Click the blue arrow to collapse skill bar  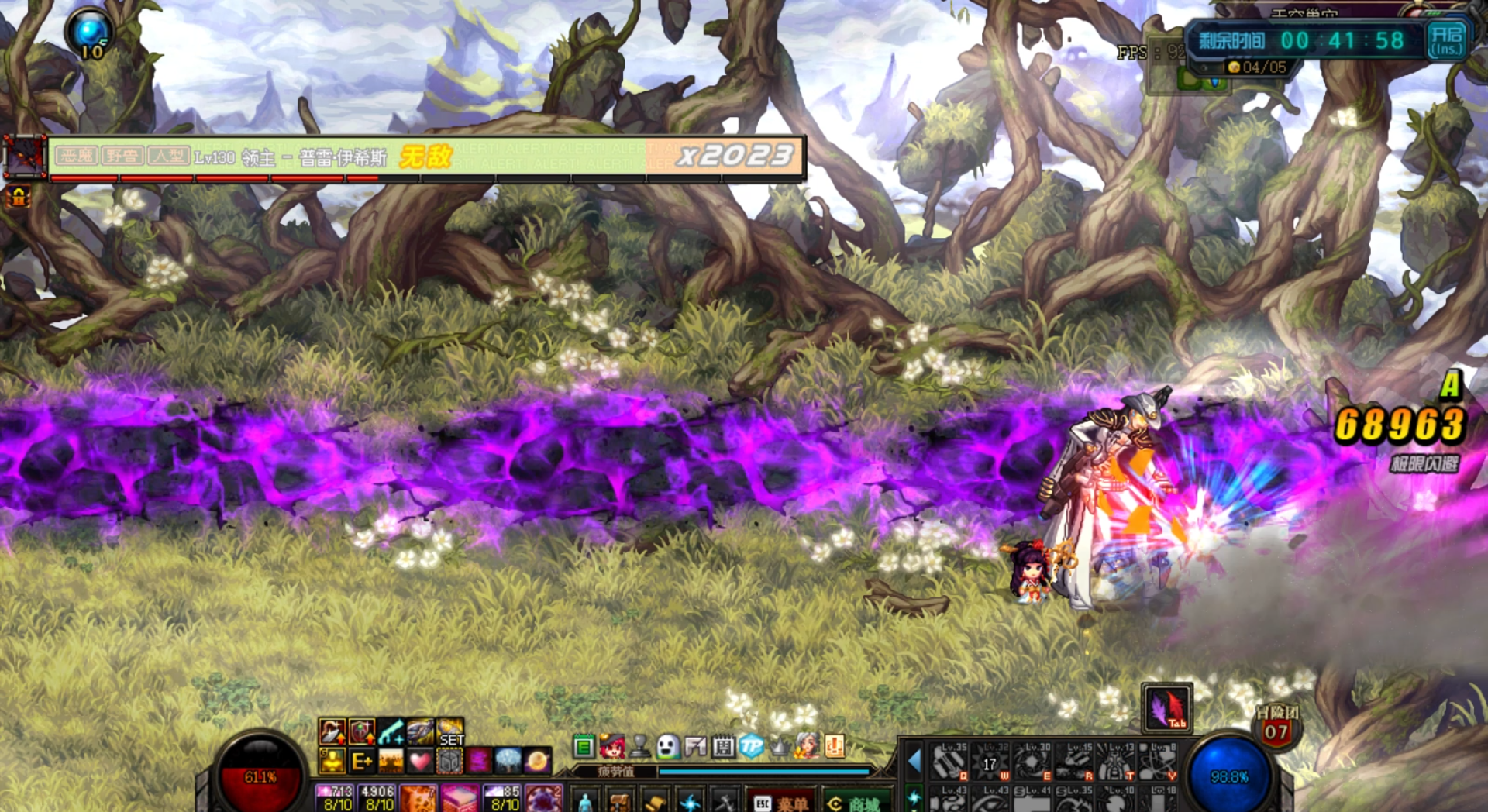[x=914, y=762]
